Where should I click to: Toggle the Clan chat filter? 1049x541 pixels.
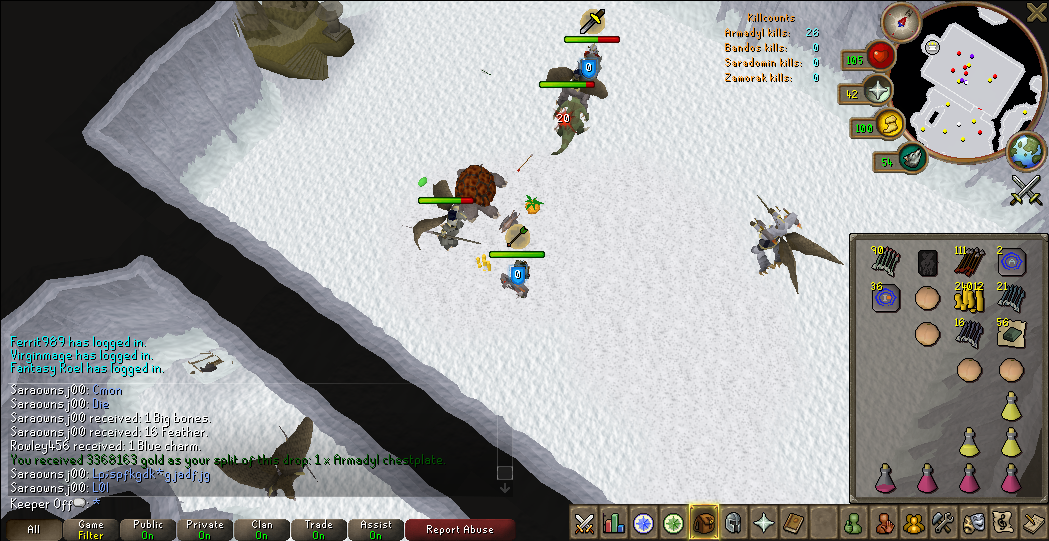[x=262, y=529]
